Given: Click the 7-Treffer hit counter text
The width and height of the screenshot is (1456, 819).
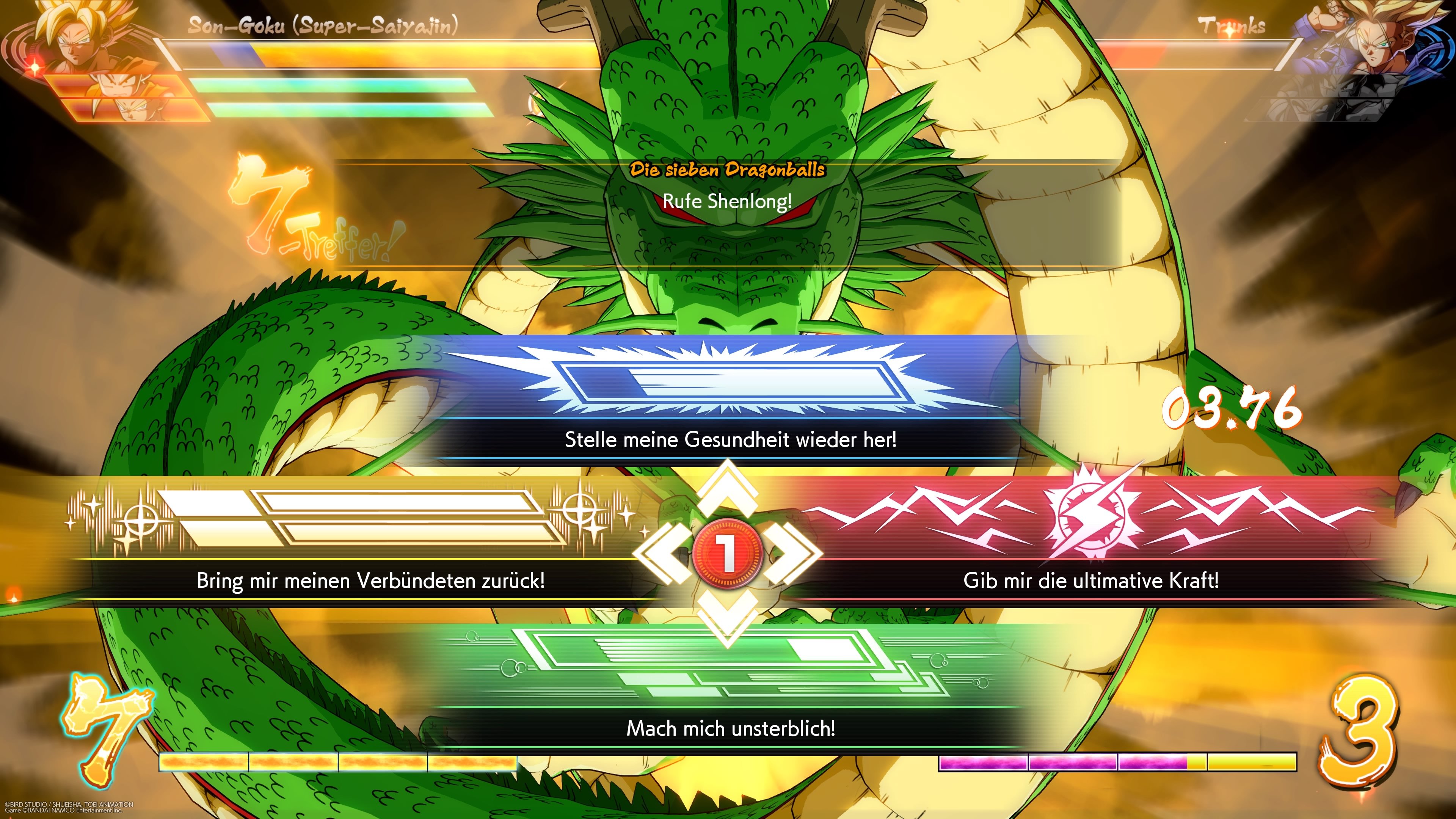Looking at the screenshot, I should (x=317, y=226).
